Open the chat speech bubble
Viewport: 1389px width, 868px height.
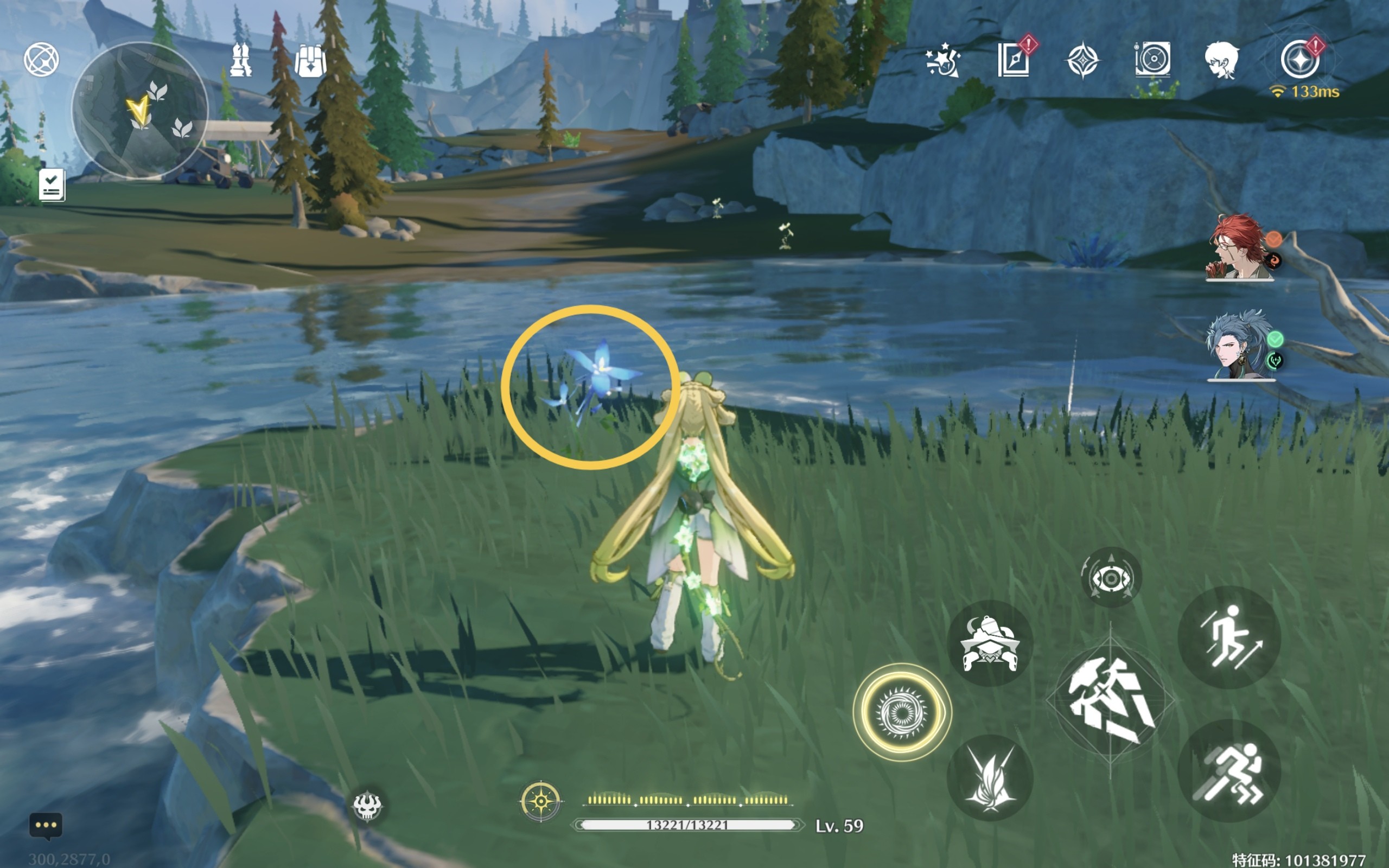pos(46,826)
